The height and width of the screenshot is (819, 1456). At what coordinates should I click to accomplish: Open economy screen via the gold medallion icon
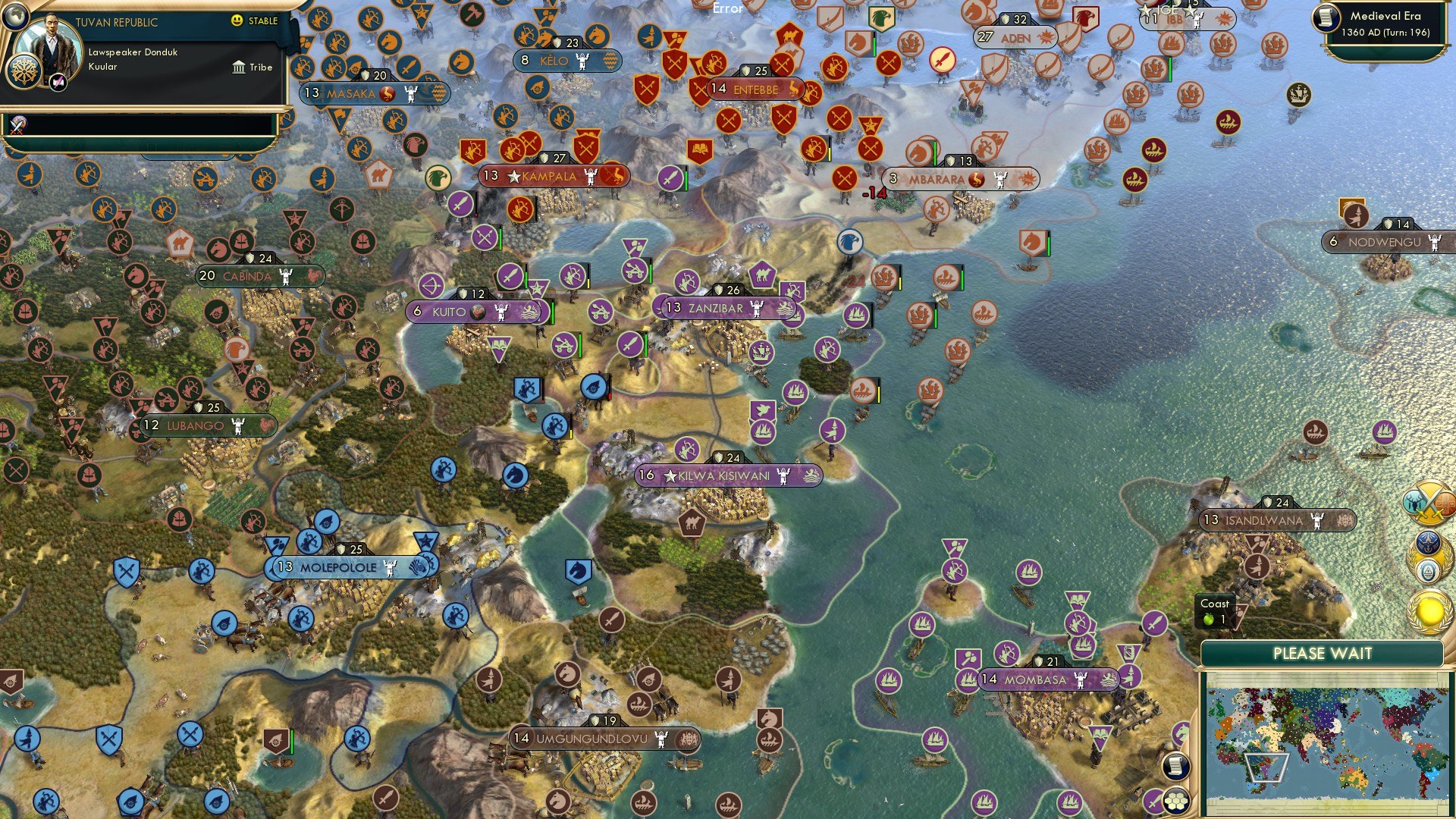pos(1429,610)
